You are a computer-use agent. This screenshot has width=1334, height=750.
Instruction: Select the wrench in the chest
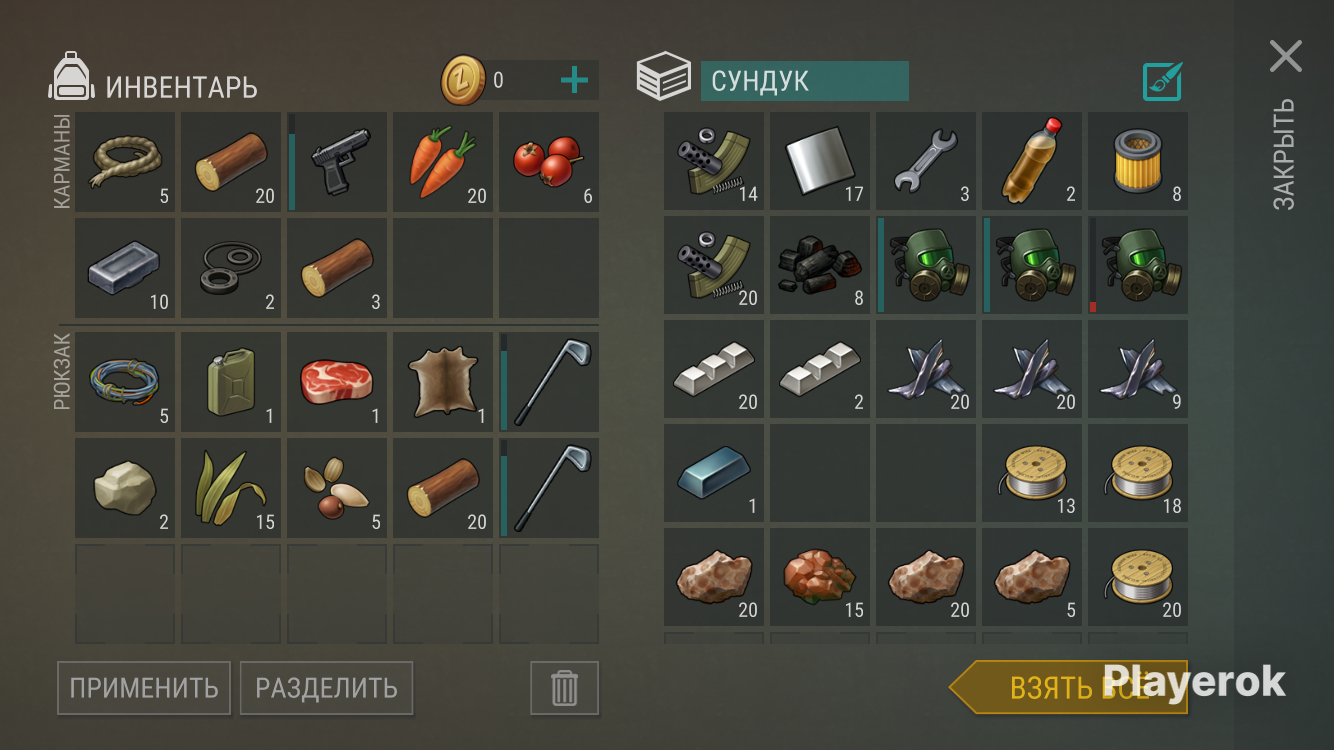point(925,162)
